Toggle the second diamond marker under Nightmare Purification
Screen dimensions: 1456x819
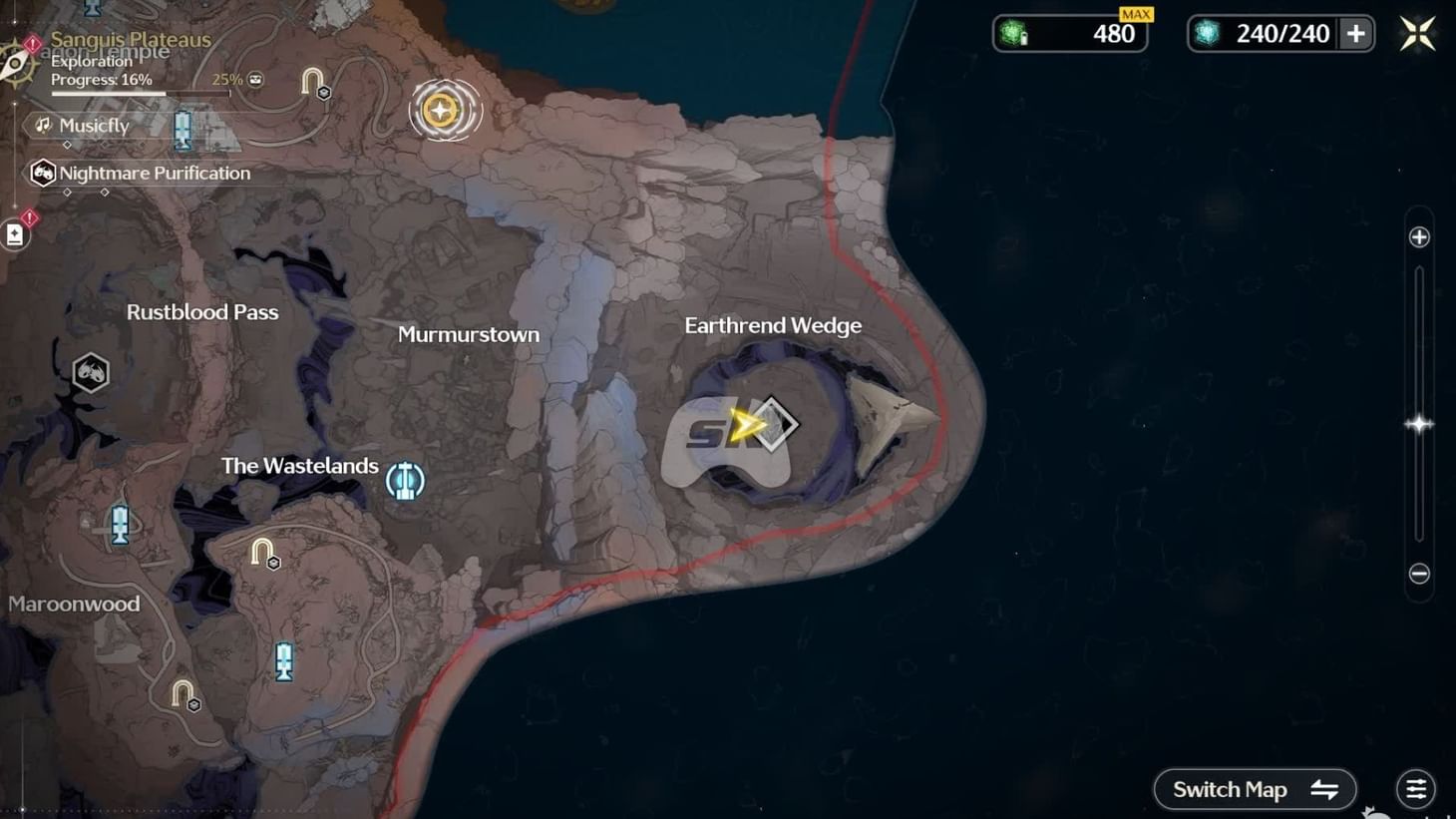[104, 191]
